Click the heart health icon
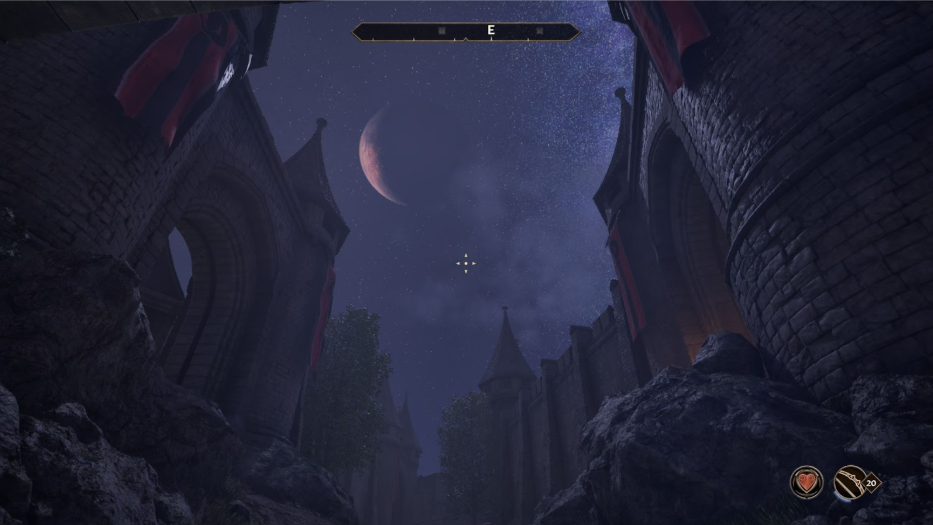This screenshot has width=933, height=525. pyautogui.click(x=806, y=483)
